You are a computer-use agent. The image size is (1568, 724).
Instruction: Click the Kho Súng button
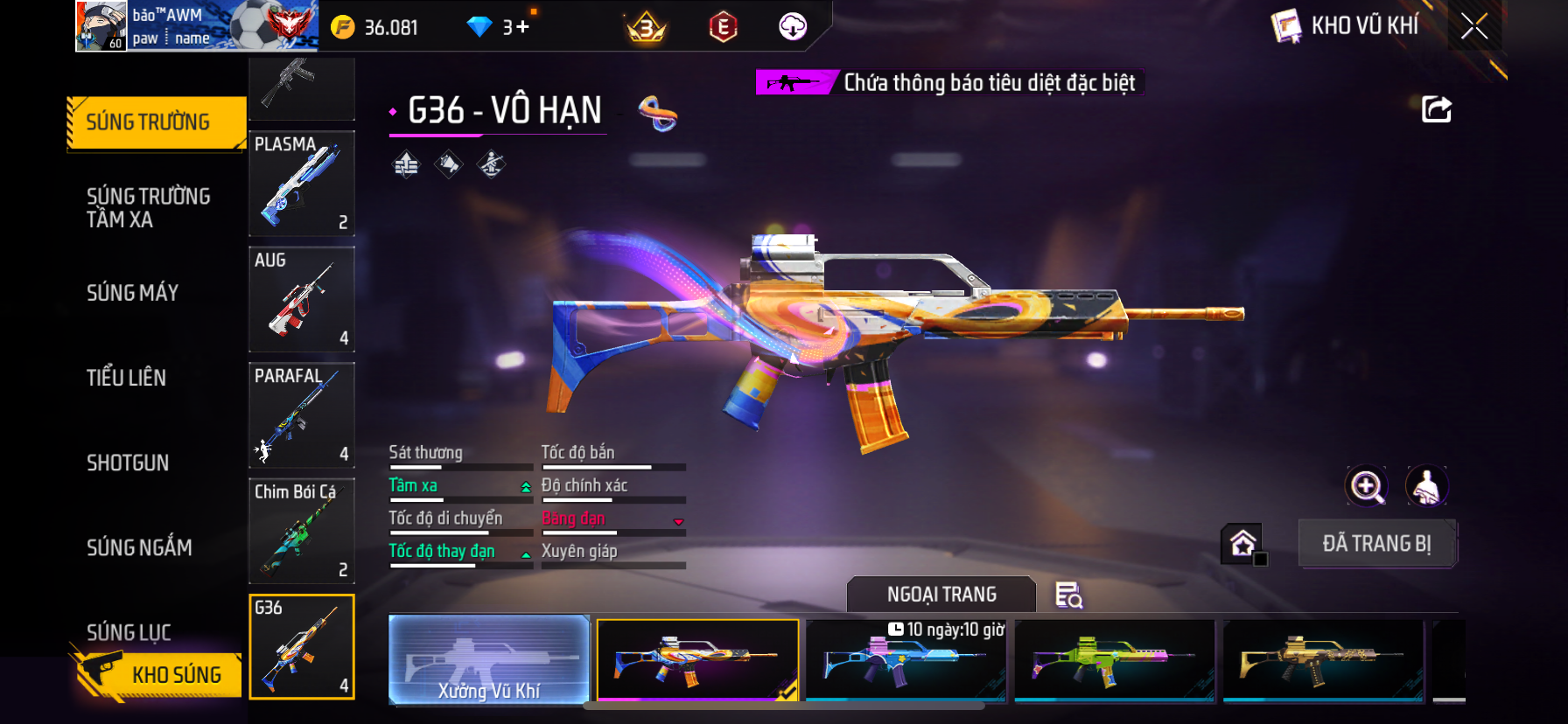[x=157, y=674]
